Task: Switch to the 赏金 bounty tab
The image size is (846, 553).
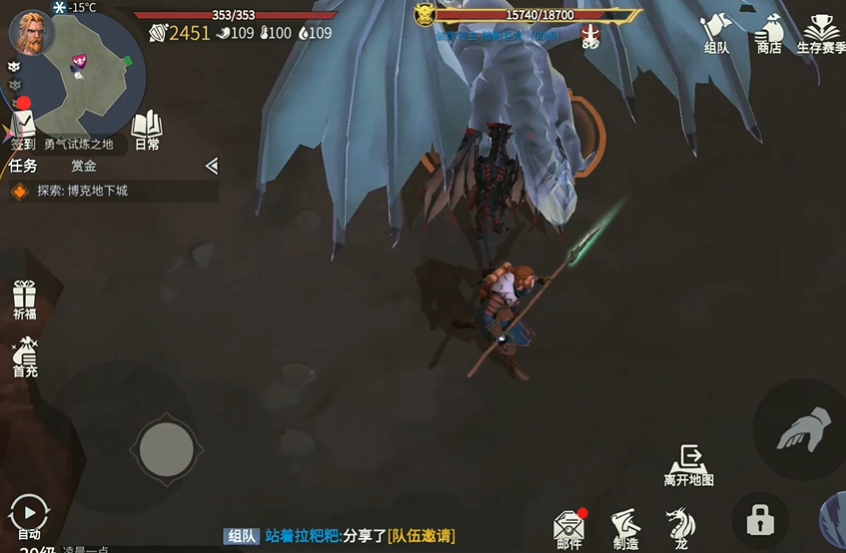Action: 84,166
